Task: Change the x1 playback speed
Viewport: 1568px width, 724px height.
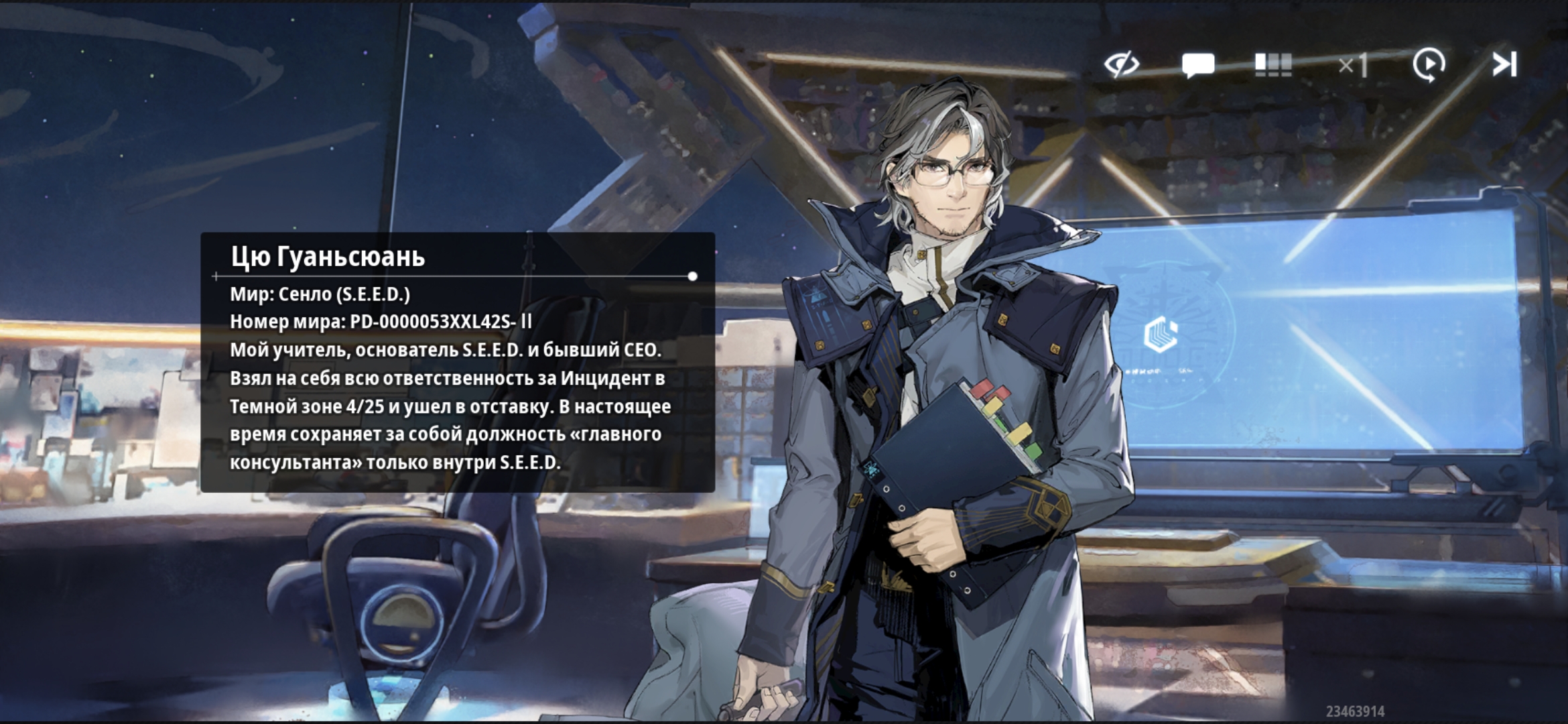Action: pos(1352,66)
